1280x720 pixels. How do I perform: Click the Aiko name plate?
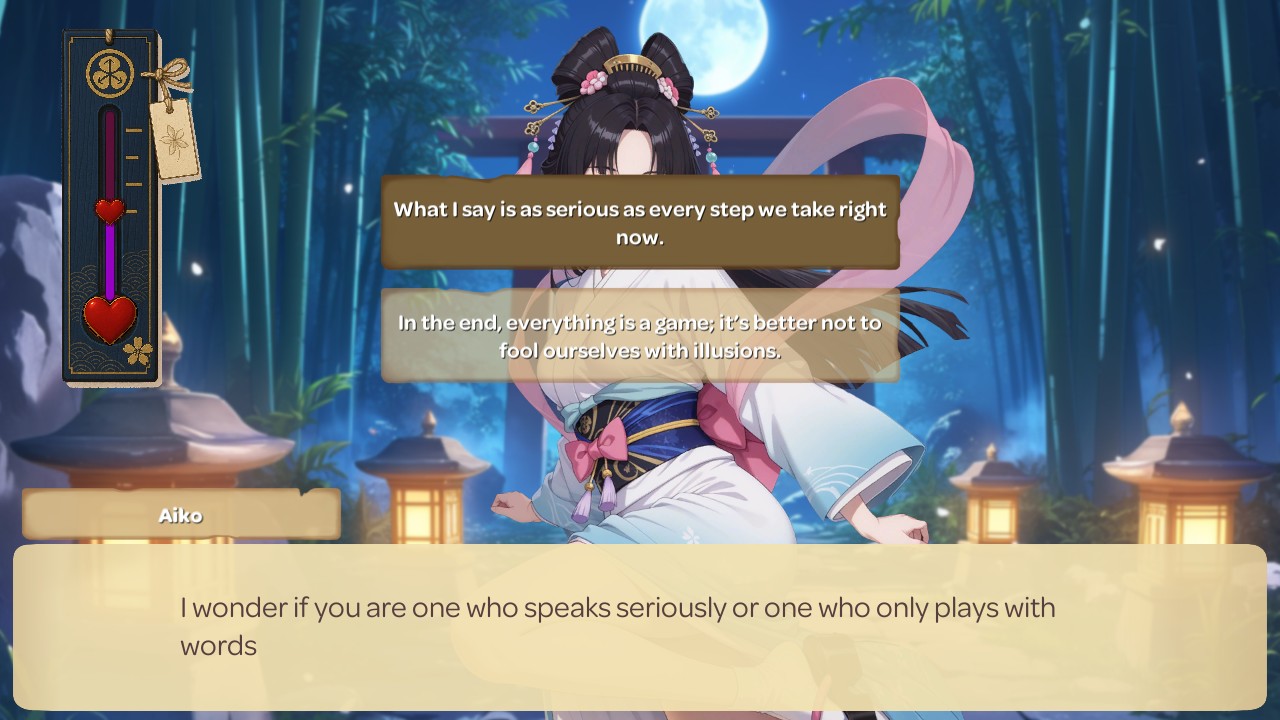click(181, 513)
